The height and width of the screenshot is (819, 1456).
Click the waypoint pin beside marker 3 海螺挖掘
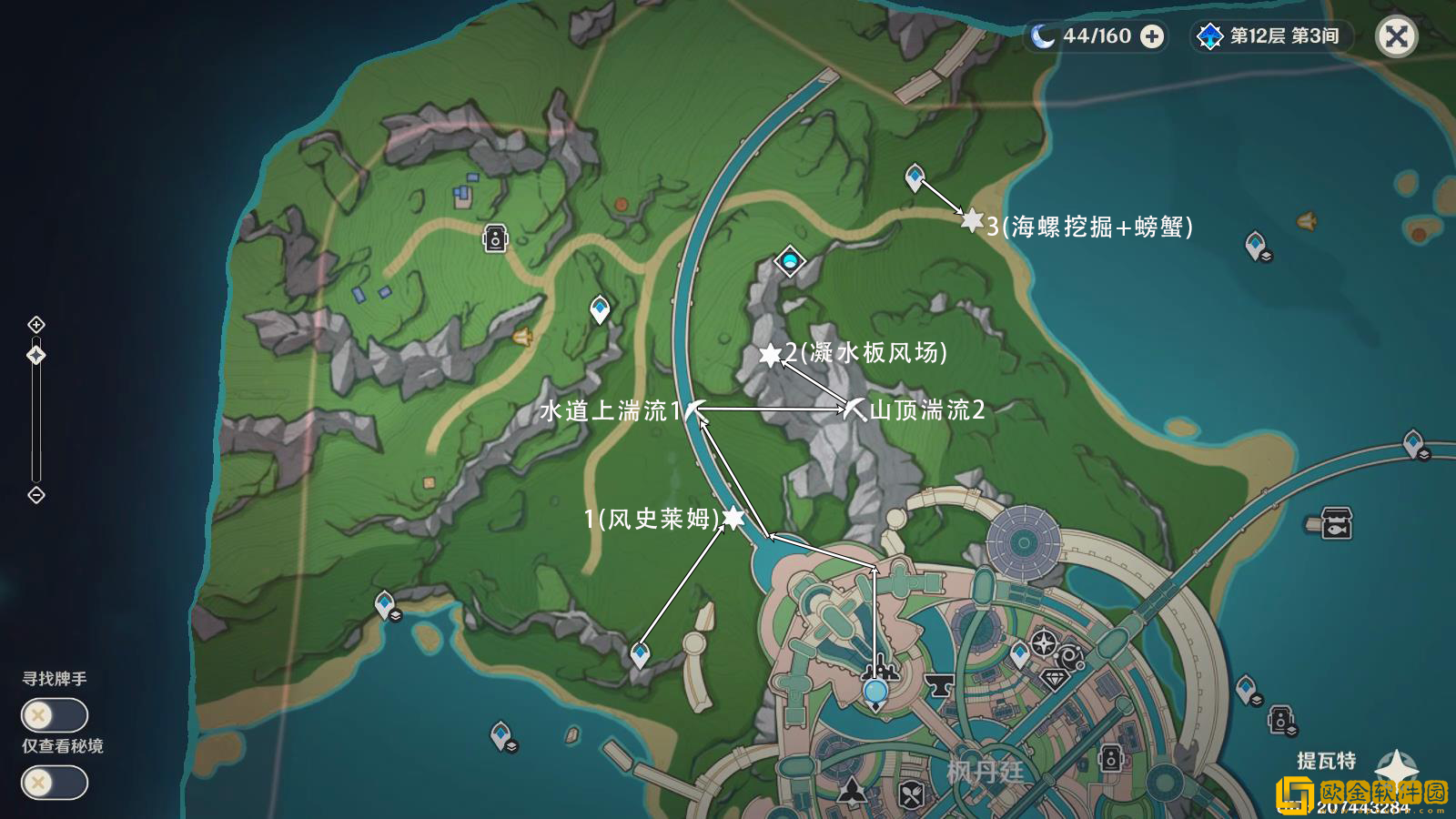tap(914, 176)
